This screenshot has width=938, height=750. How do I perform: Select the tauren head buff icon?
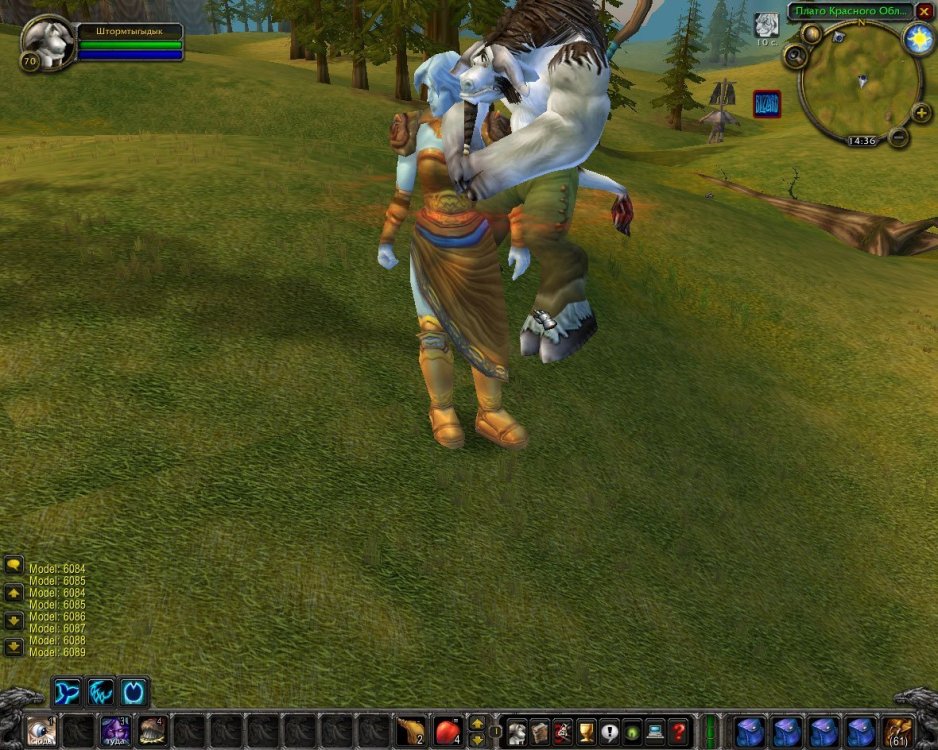pos(766,24)
